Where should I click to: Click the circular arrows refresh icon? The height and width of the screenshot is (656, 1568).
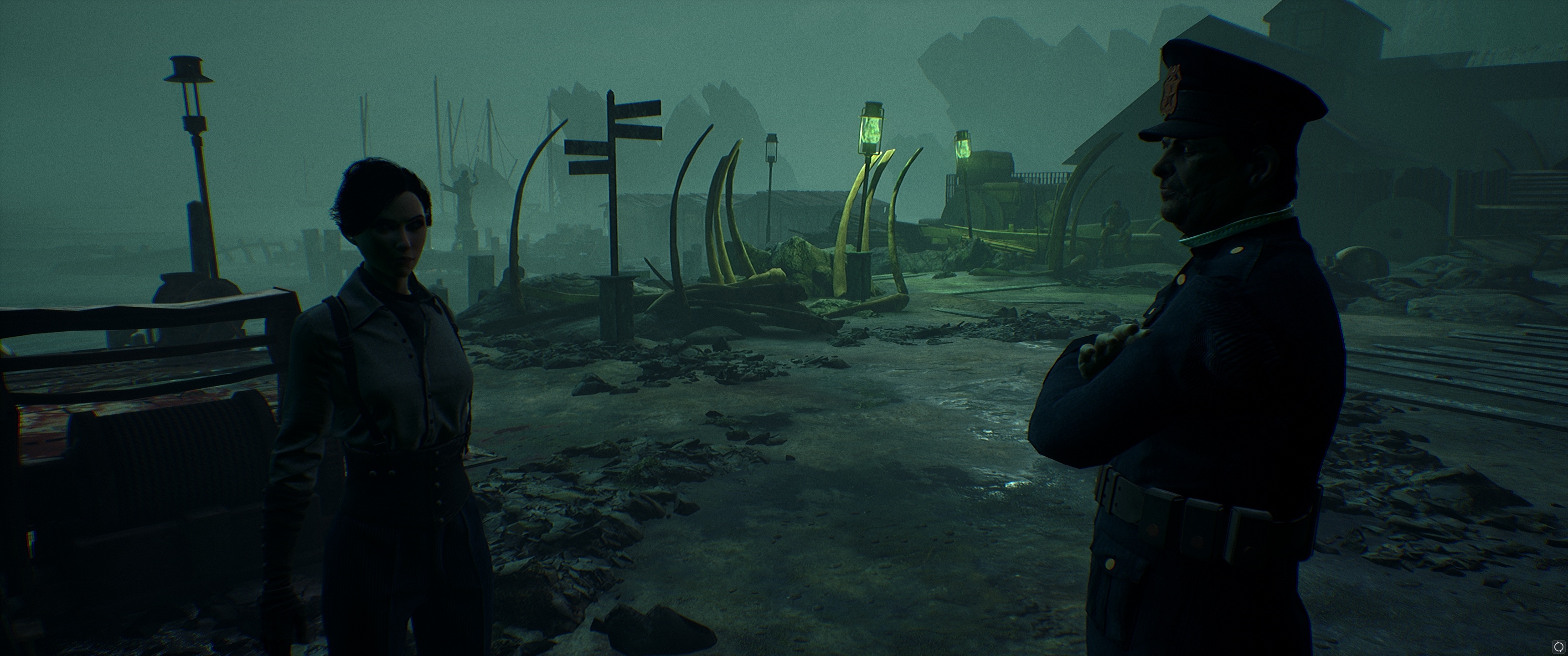(x=1558, y=646)
